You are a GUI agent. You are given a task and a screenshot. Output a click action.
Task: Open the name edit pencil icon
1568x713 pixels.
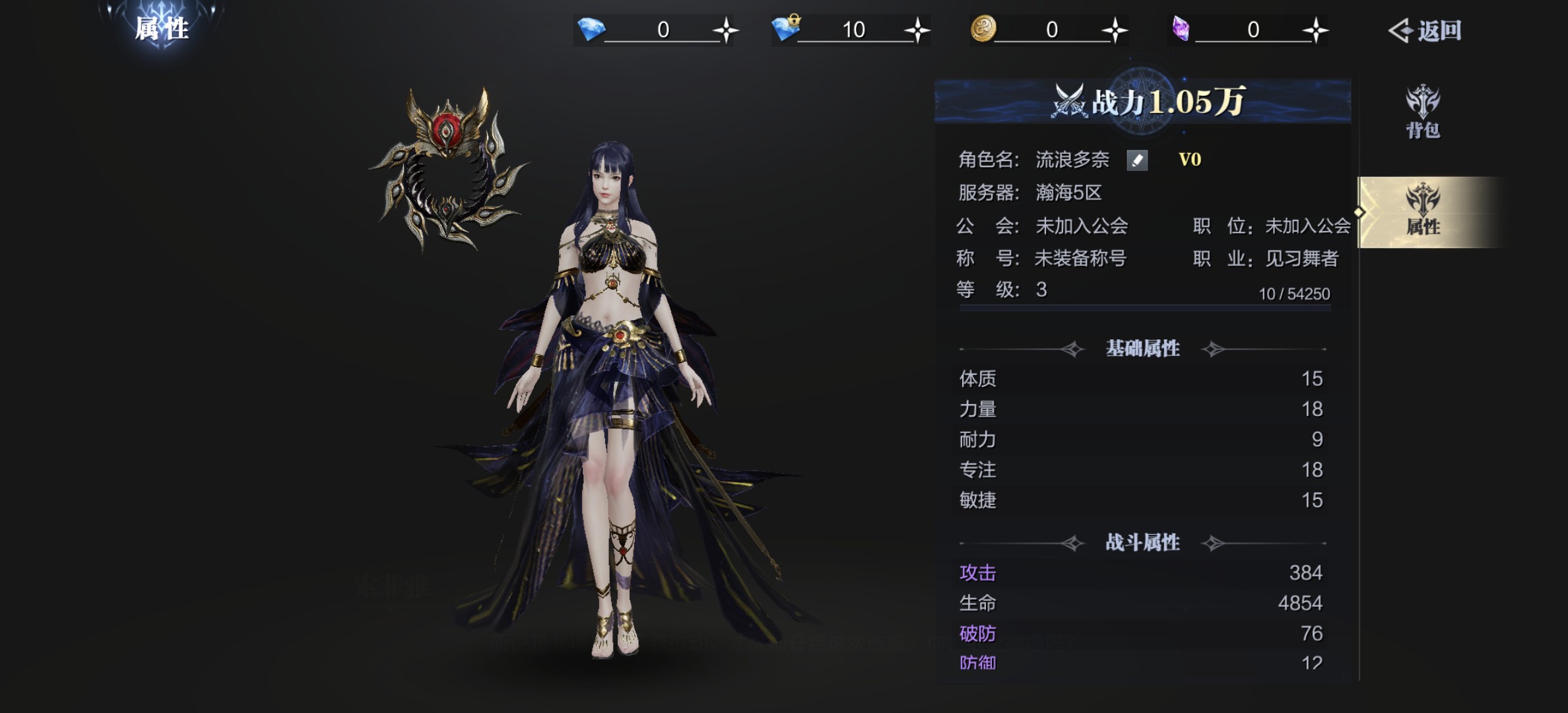(x=1136, y=160)
